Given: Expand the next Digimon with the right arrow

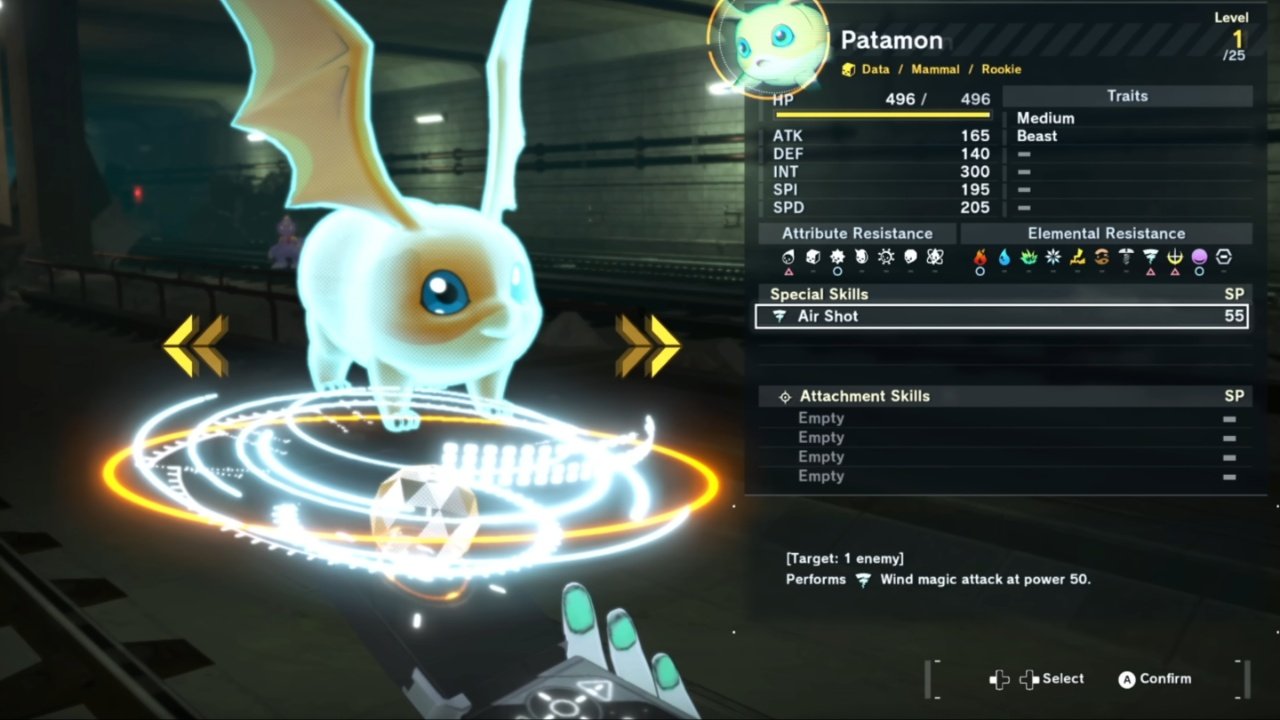Looking at the screenshot, I should tap(647, 344).
